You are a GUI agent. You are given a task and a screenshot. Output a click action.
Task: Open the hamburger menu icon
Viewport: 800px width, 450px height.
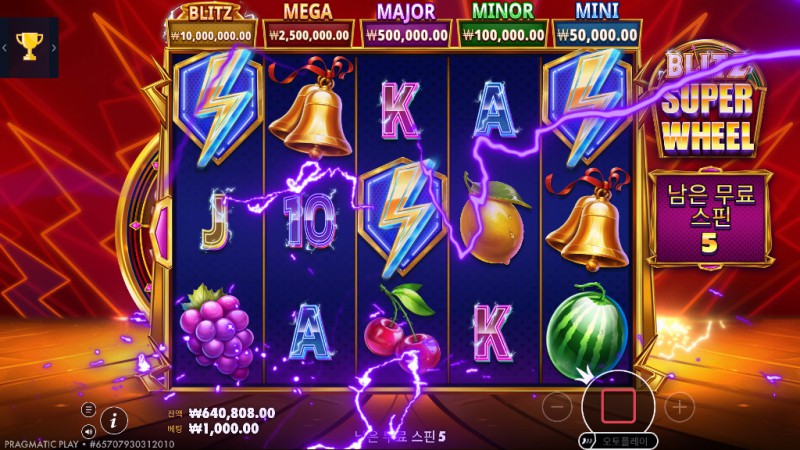(88, 409)
